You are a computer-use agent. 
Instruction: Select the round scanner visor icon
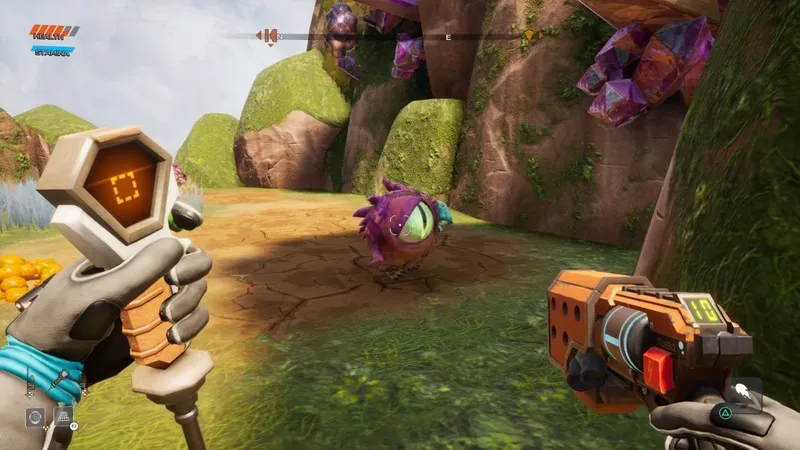35,416
